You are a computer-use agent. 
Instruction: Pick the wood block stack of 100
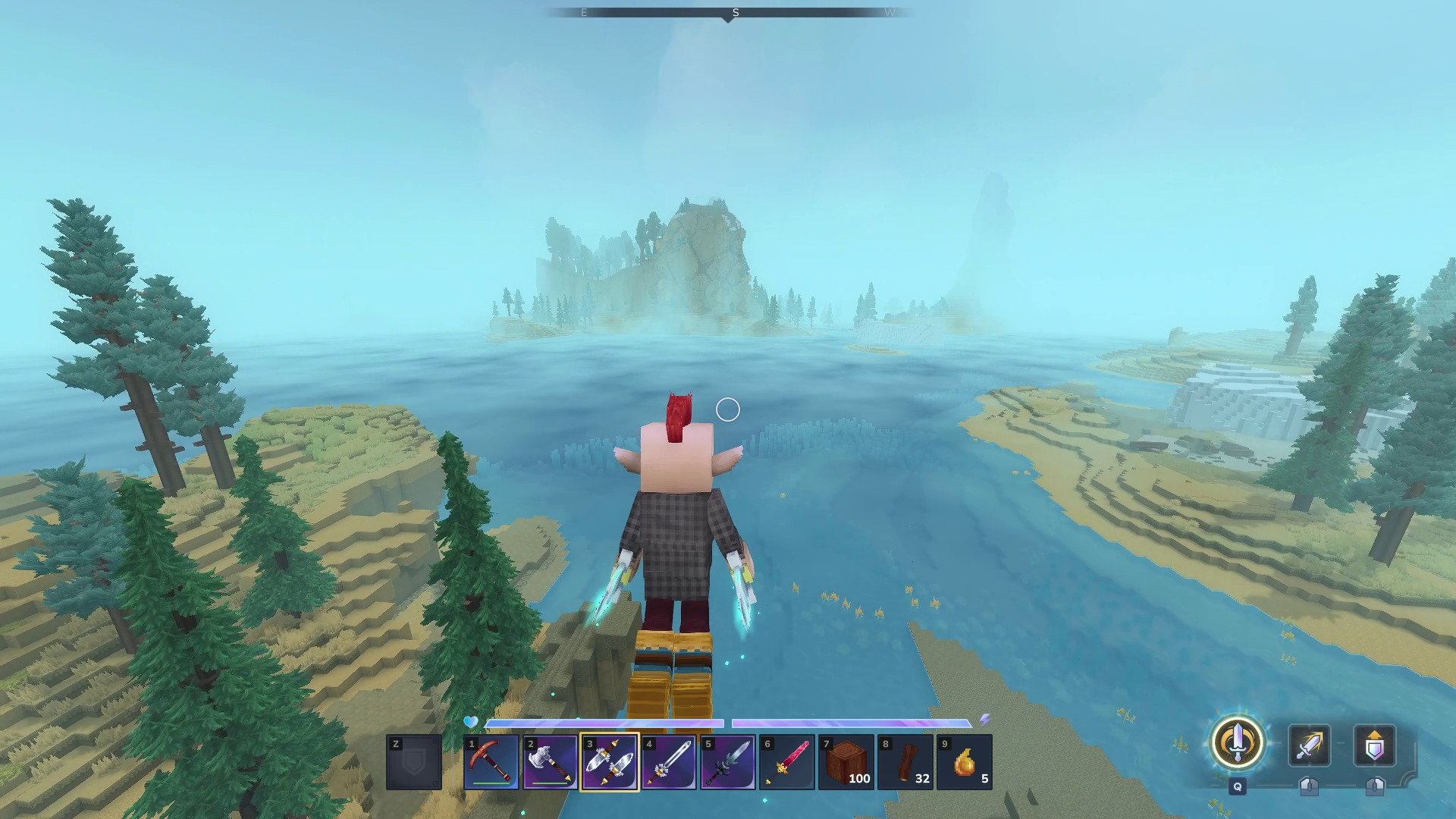coord(846,762)
